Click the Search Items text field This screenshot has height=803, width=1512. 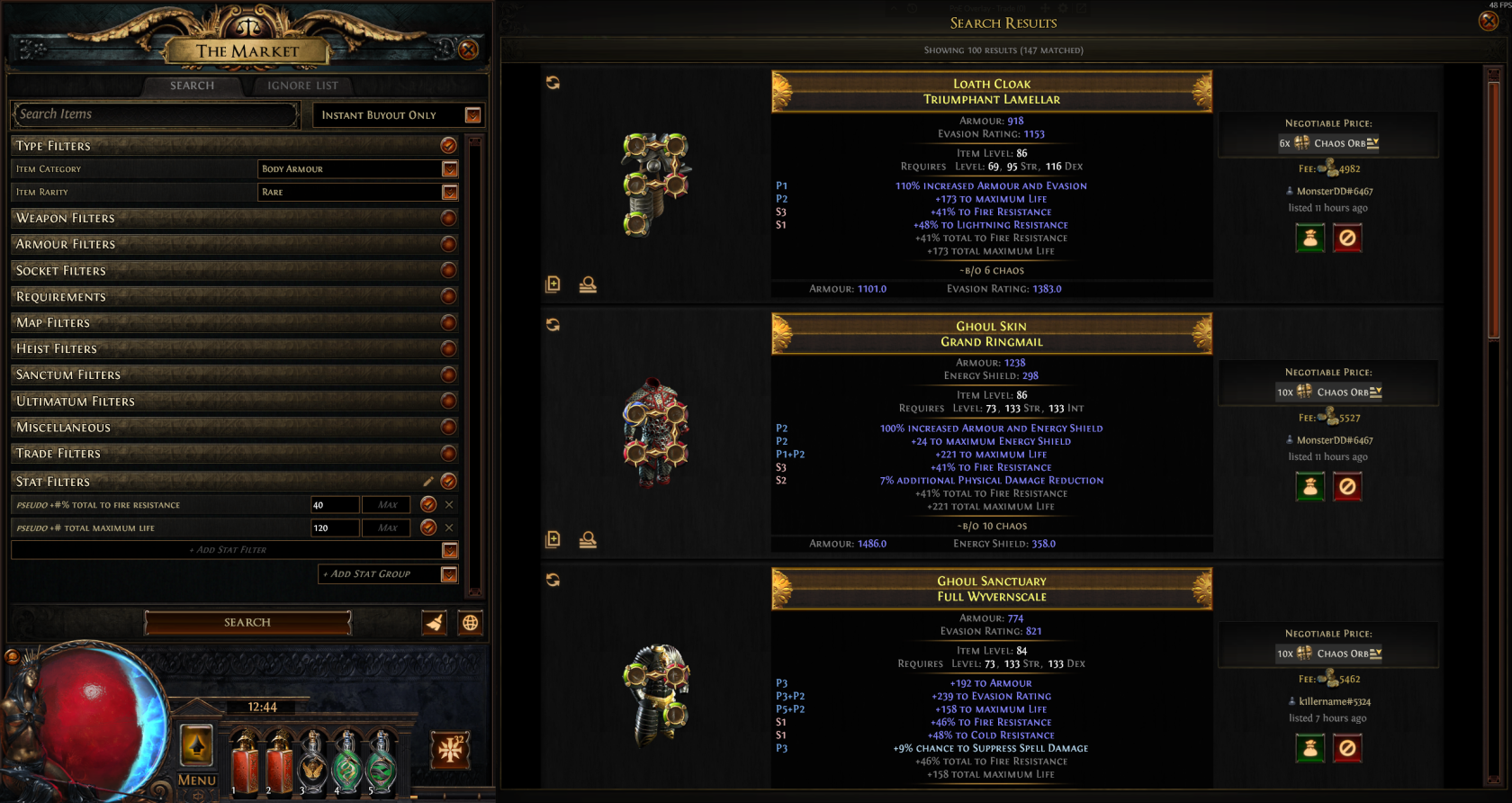[155, 114]
